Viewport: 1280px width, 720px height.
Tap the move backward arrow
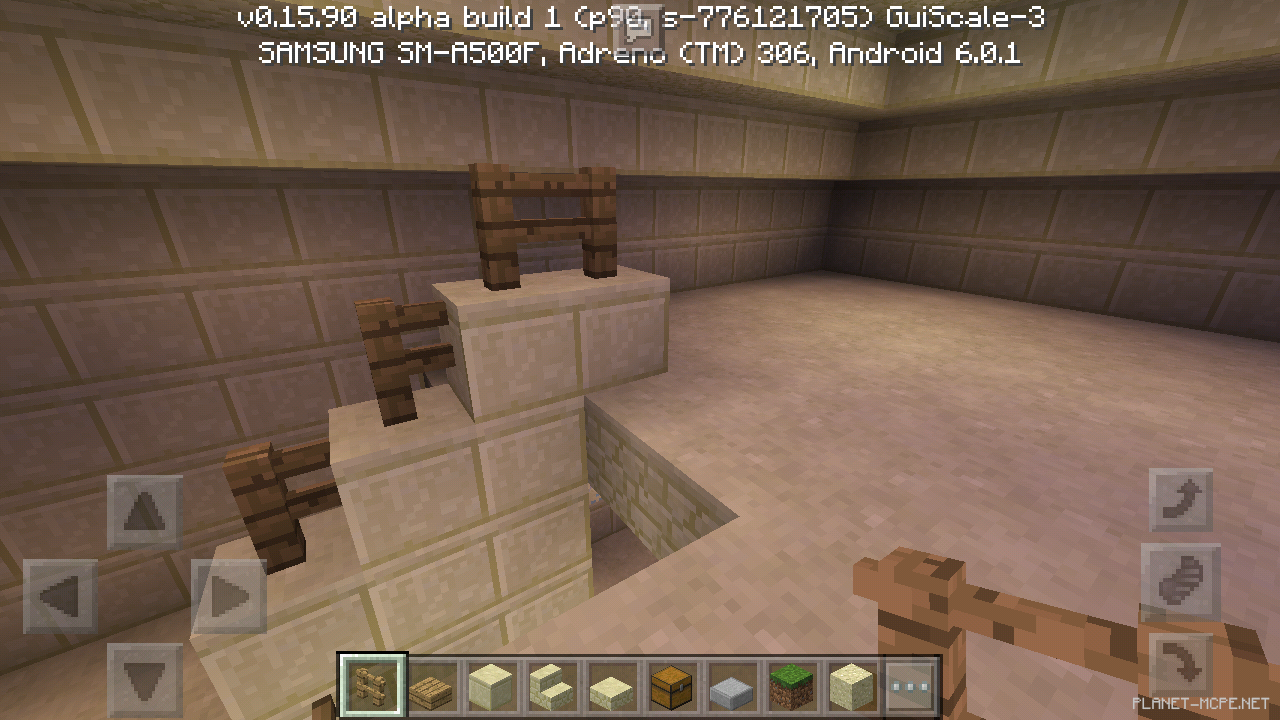(144, 680)
